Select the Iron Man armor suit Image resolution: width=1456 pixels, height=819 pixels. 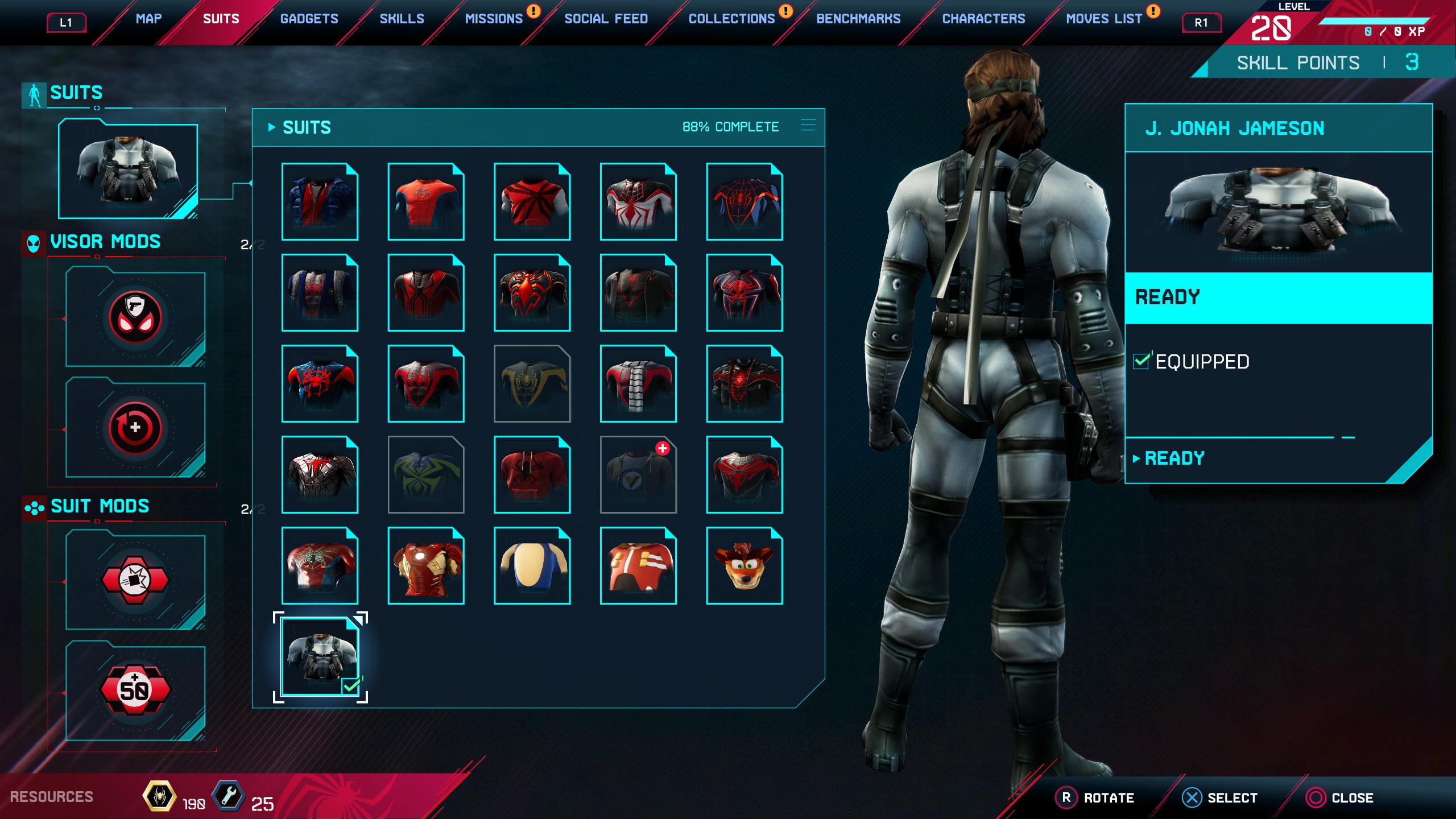click(x=426, y=566)
